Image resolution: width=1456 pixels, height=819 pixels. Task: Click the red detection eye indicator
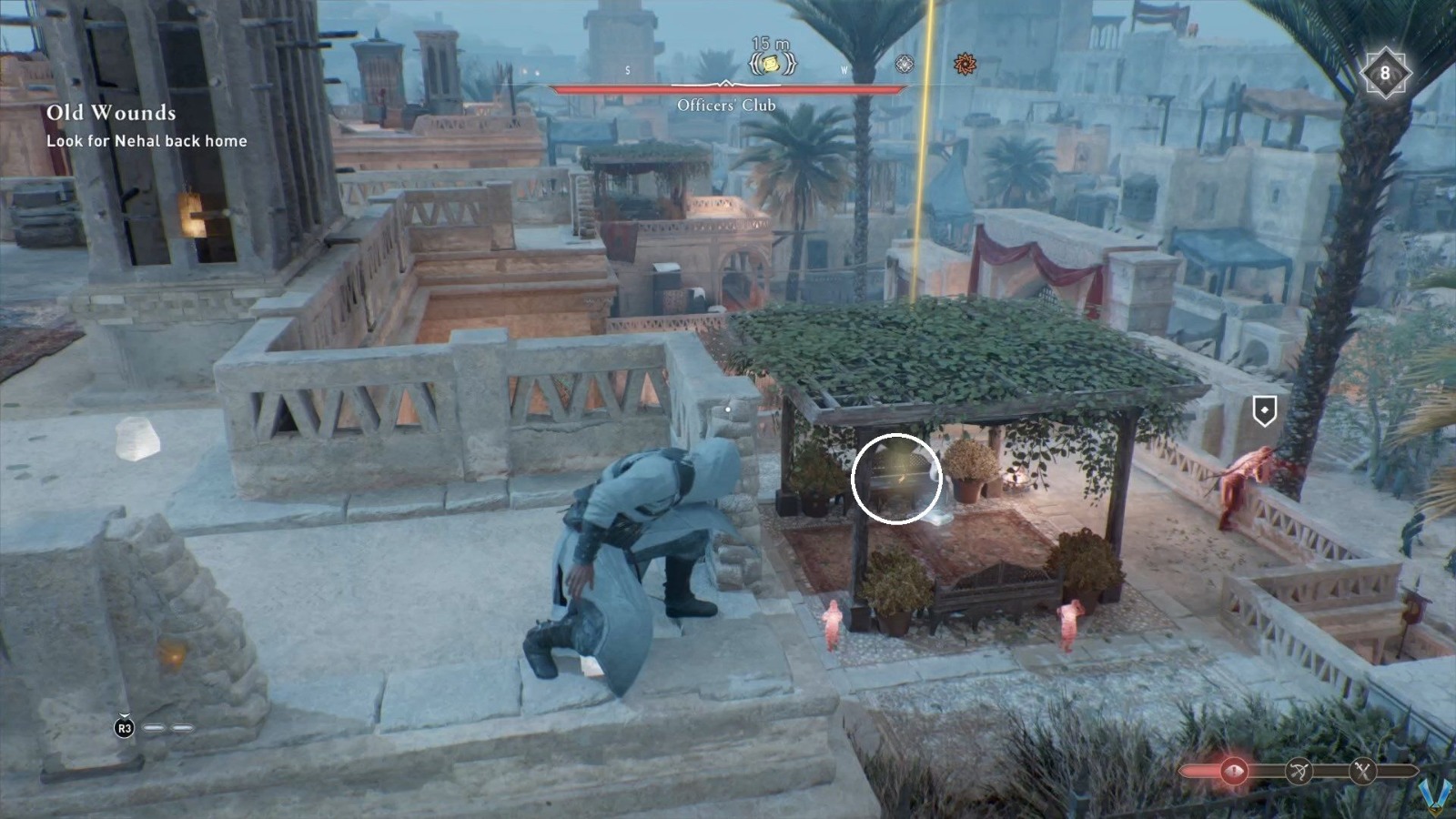tap(1235, 770)
